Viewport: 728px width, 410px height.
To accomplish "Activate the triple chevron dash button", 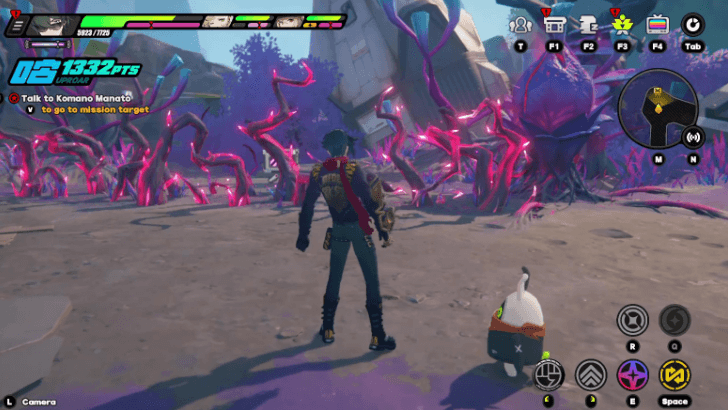I will click(591, 375).
